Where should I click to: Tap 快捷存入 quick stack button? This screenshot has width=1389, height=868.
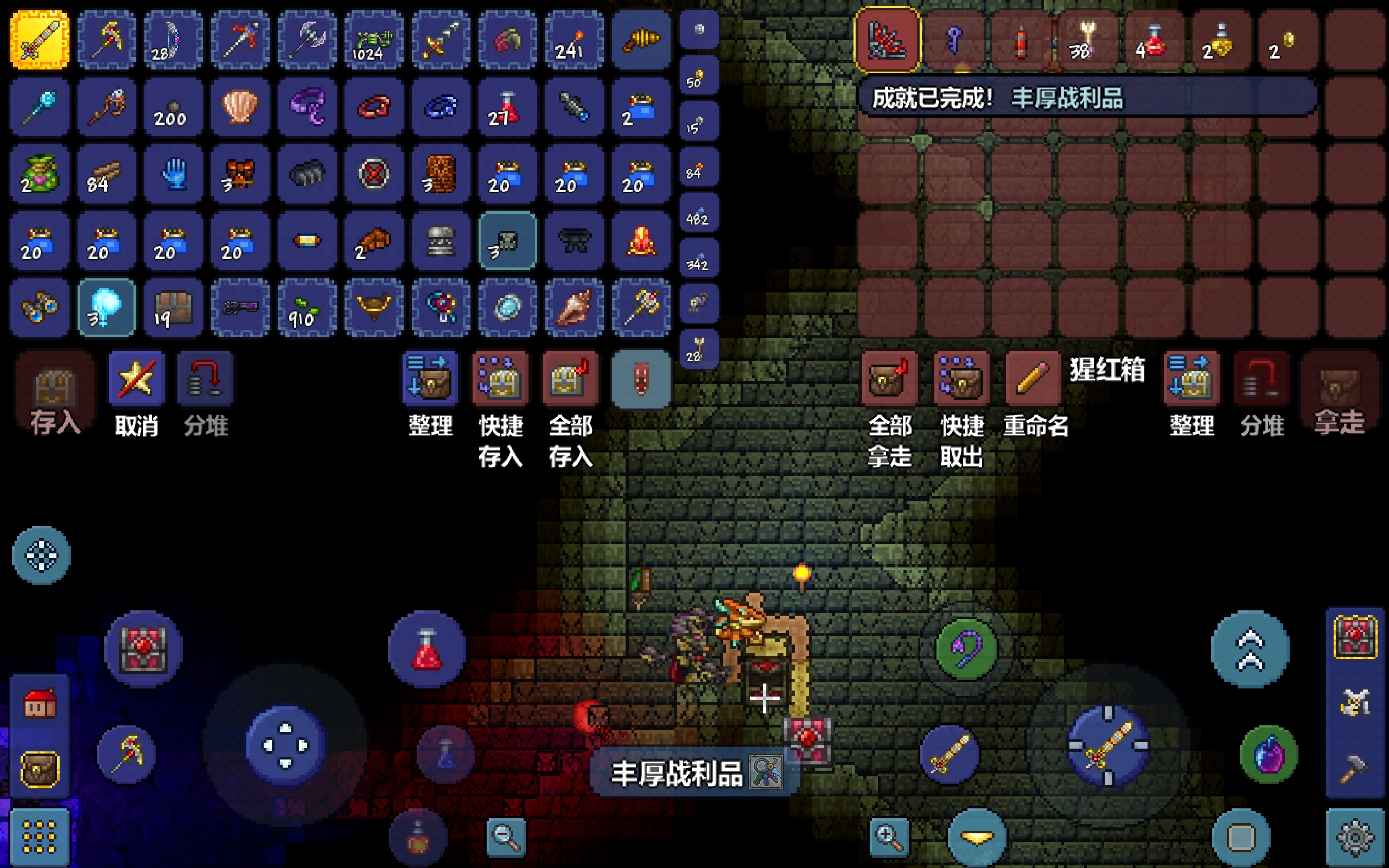pyautogui.click(x=499, y=379)
